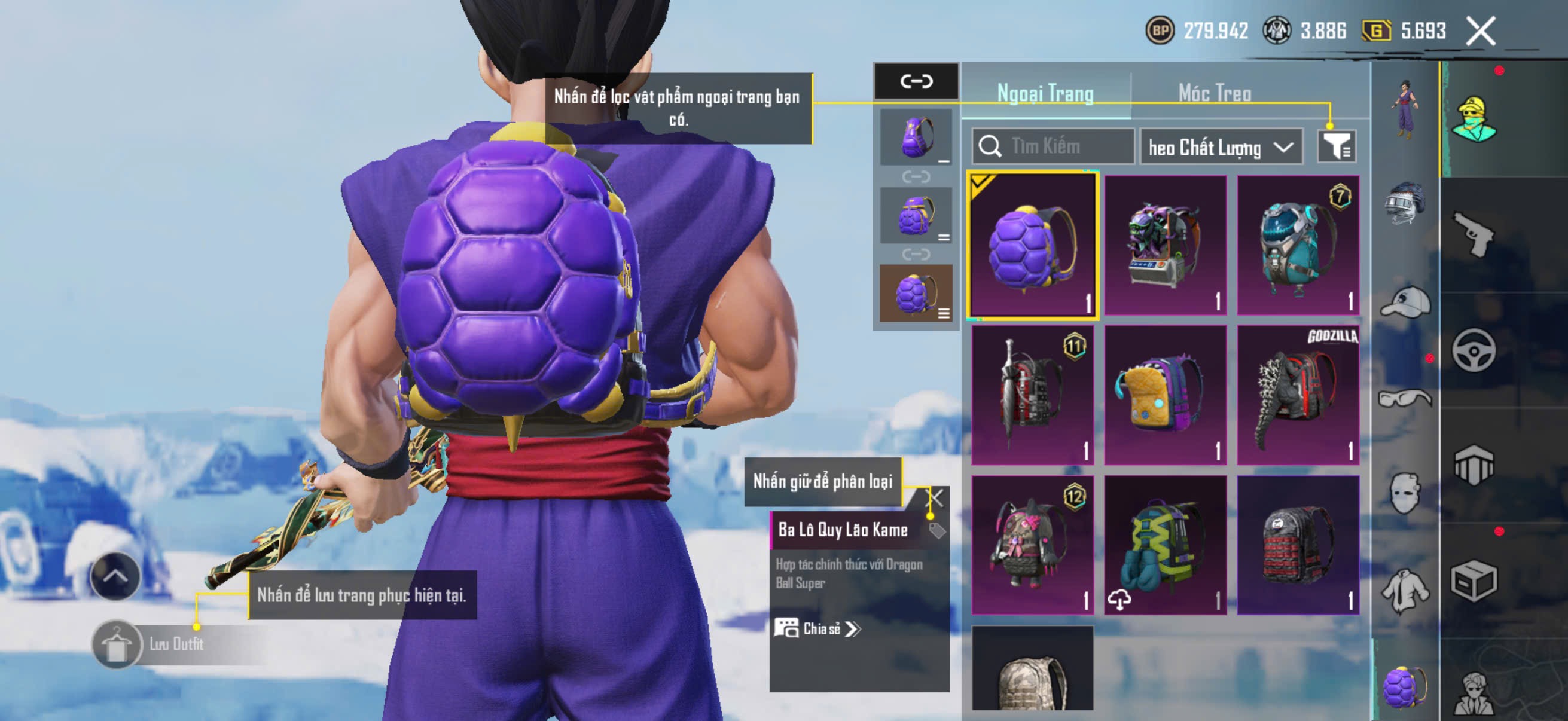Open the steering wheel vehicle category
Image resolution: width=1568 pixels, height=721 pixels.
point(1473,350)
